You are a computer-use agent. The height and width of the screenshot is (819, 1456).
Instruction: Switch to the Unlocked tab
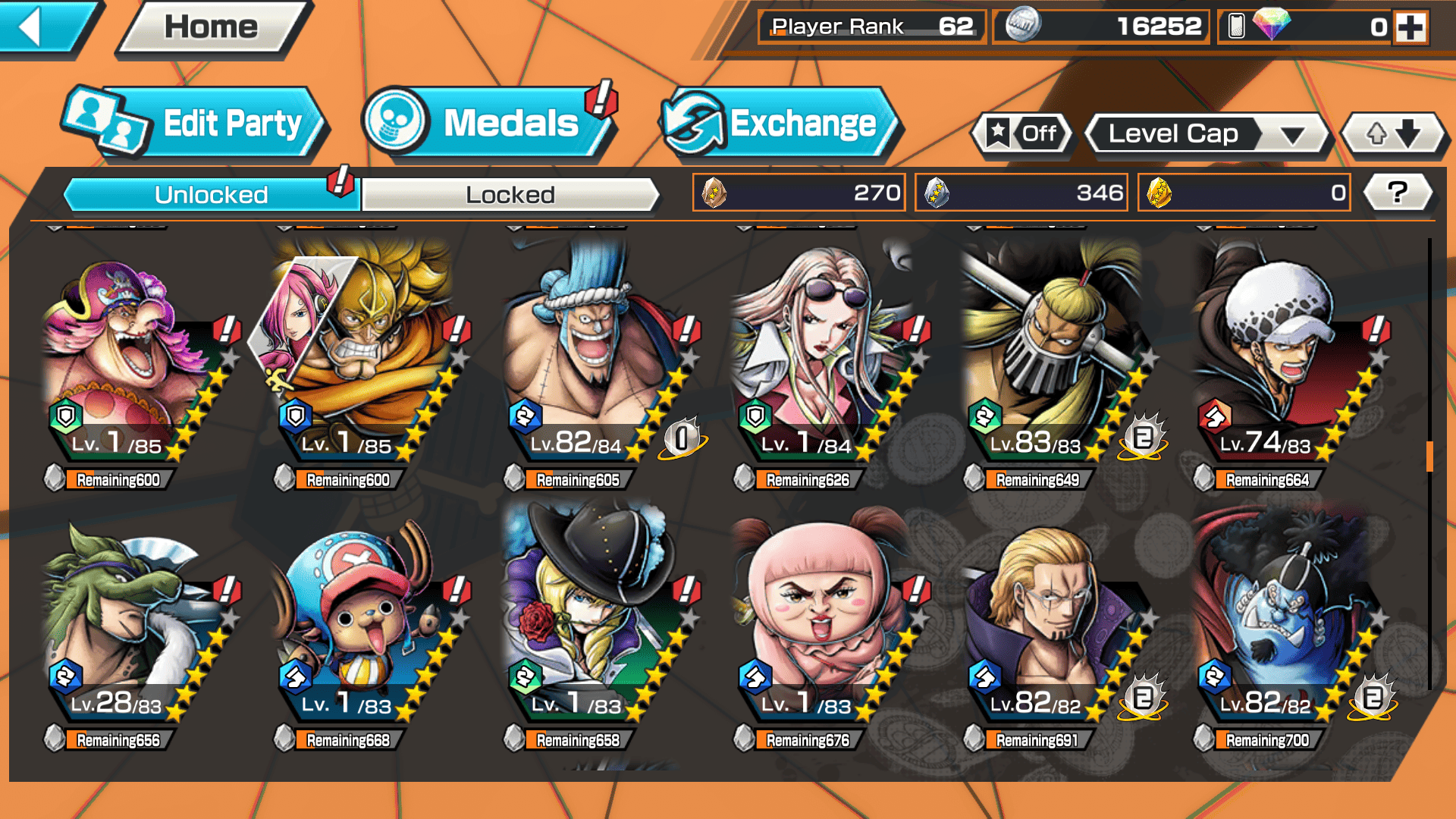(x=211, y=195)
